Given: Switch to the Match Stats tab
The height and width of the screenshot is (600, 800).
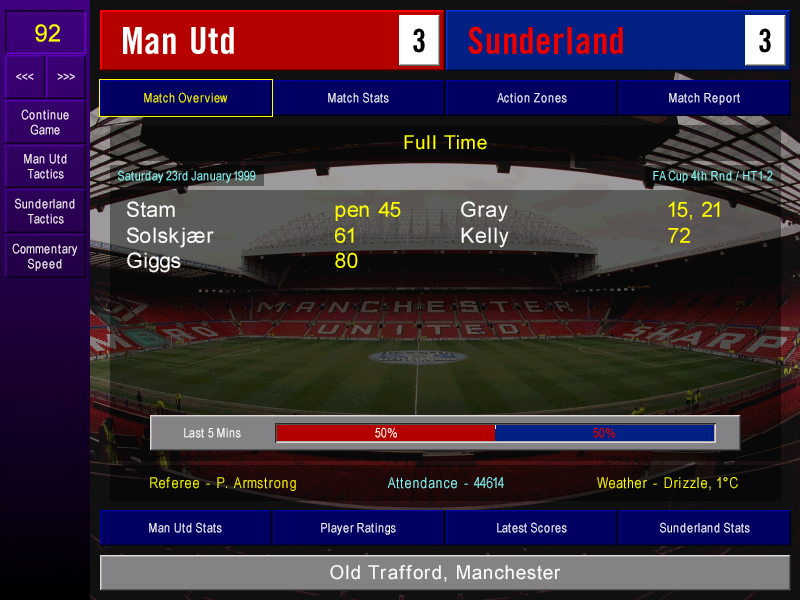Looking at the screenshot, I should pyautogui.click(x=358, y=98).
